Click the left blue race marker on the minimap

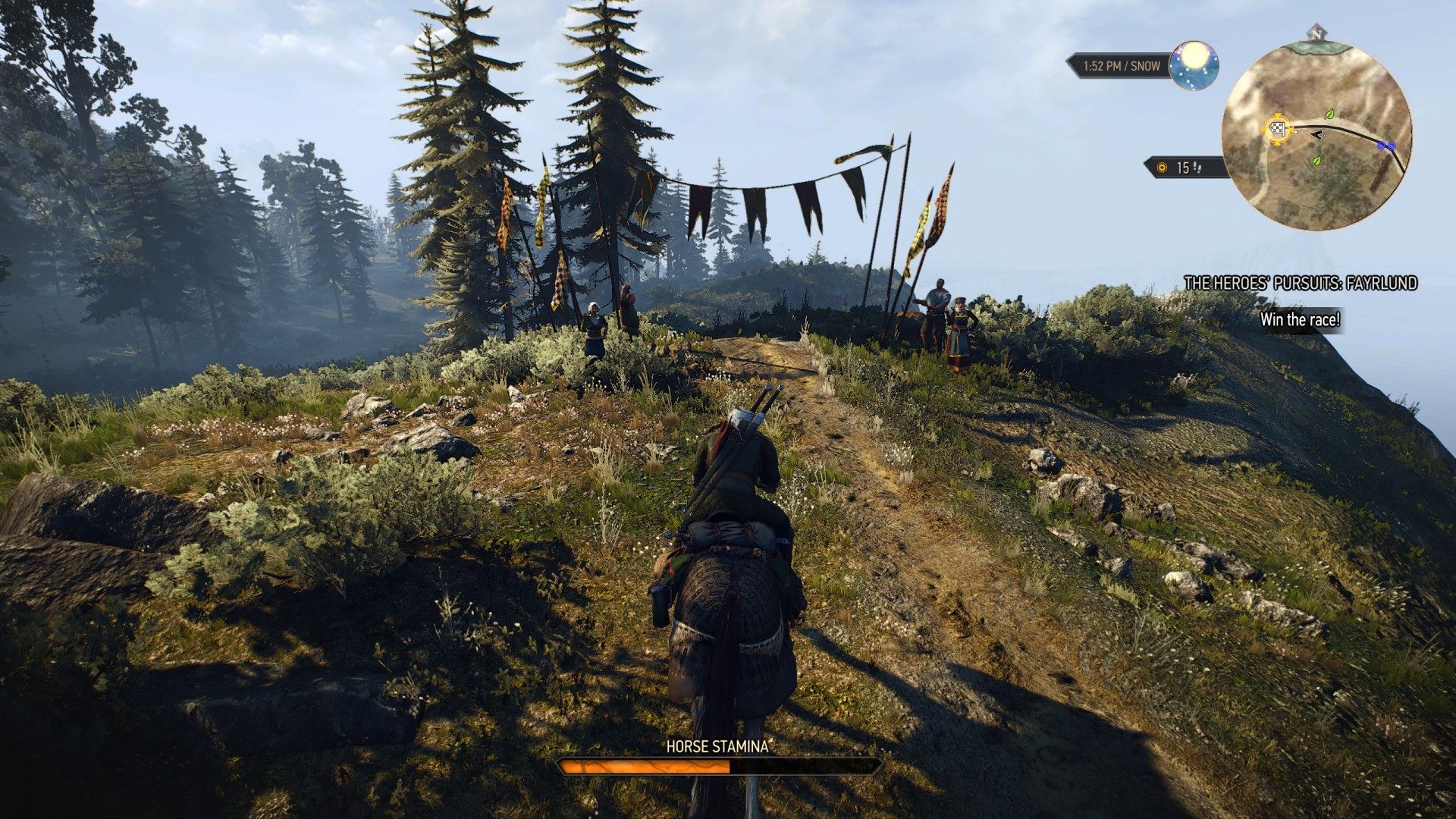[x=1381, y=146]
